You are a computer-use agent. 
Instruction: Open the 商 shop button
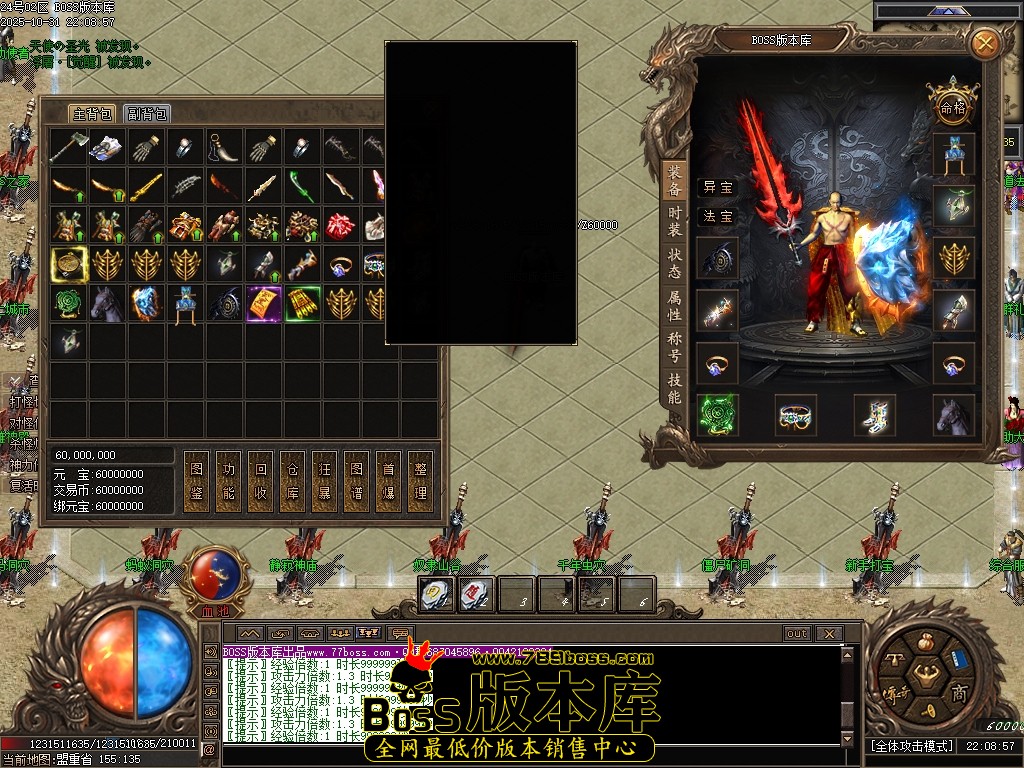958,694
